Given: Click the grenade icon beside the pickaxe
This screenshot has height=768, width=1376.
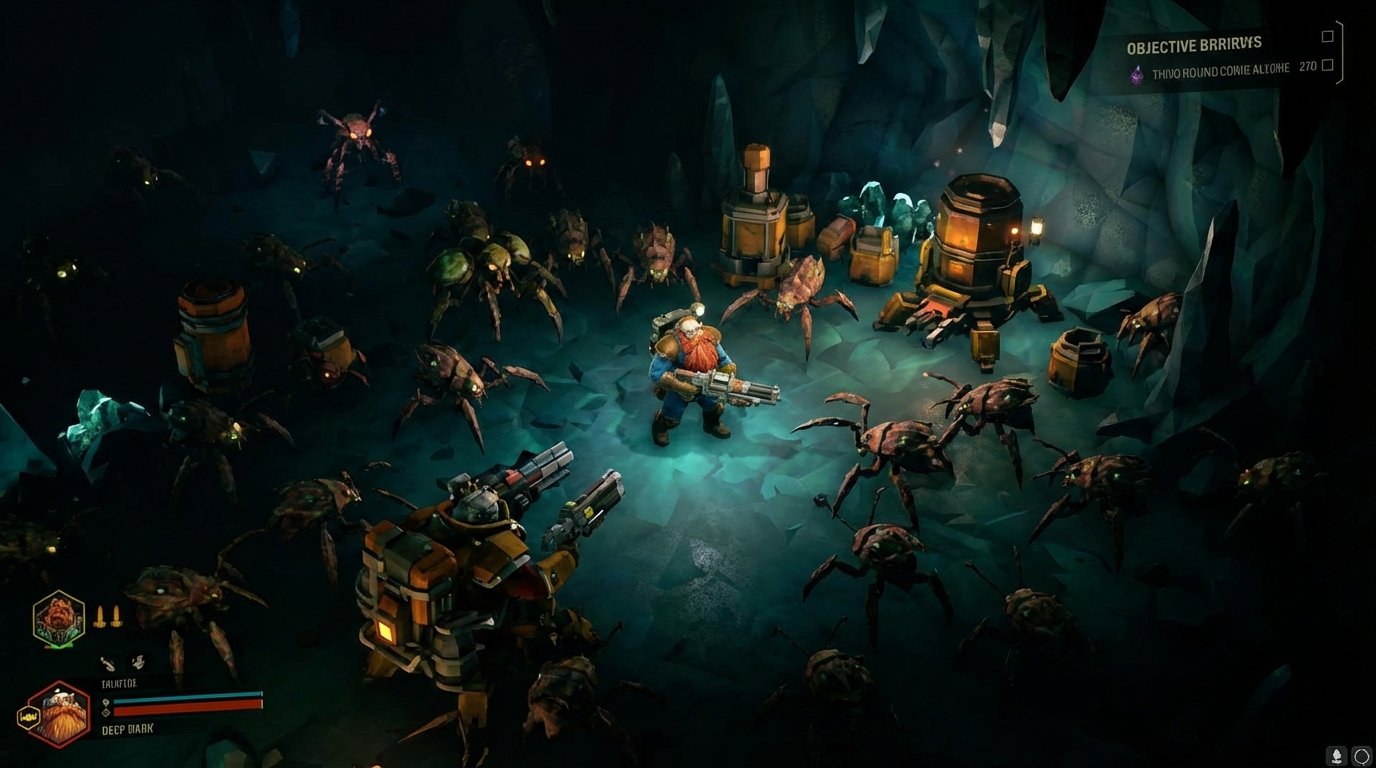Looking at the screenshot, I should (x=138, y=661).
